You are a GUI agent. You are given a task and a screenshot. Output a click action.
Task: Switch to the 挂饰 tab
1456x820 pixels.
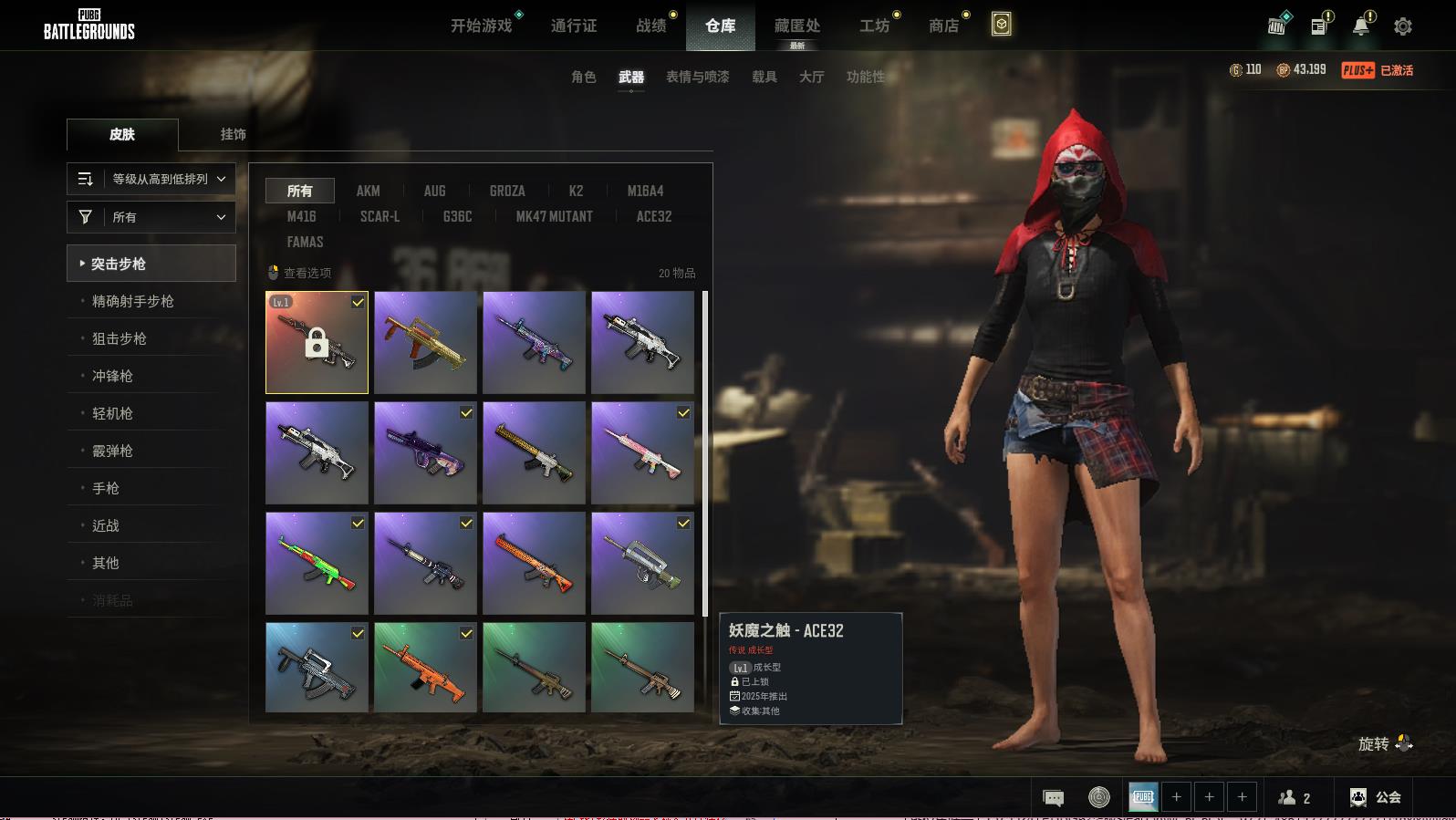click(233, 134)
